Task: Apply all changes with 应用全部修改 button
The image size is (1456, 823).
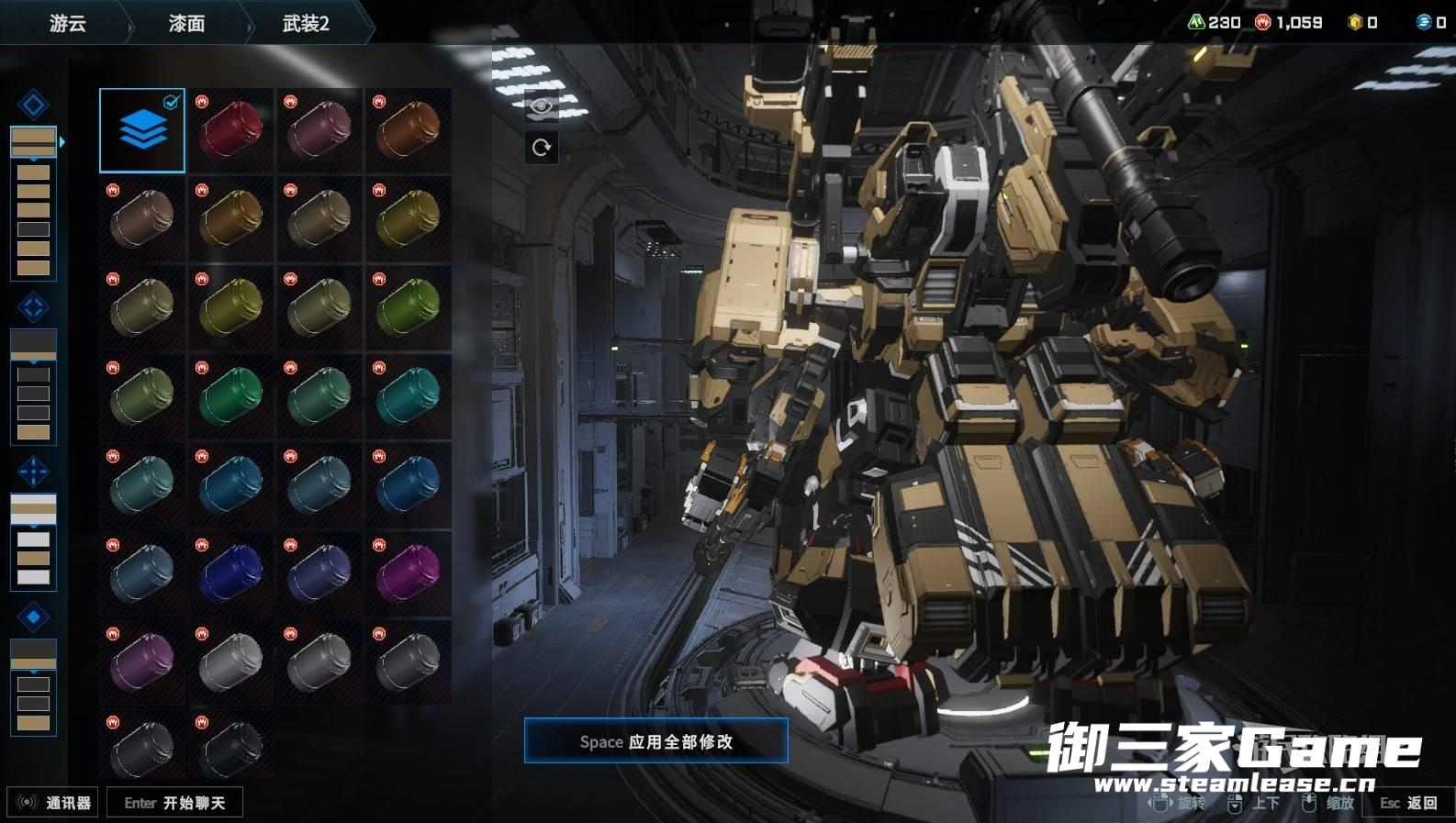Action: tap(655, 741)
